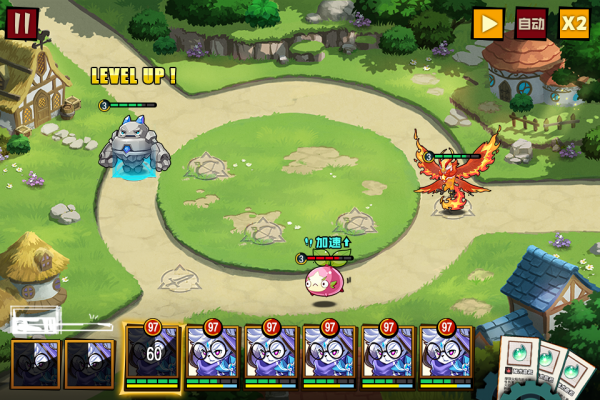
Task: Click the yellow play arrow button
Action: click(488, 23)
